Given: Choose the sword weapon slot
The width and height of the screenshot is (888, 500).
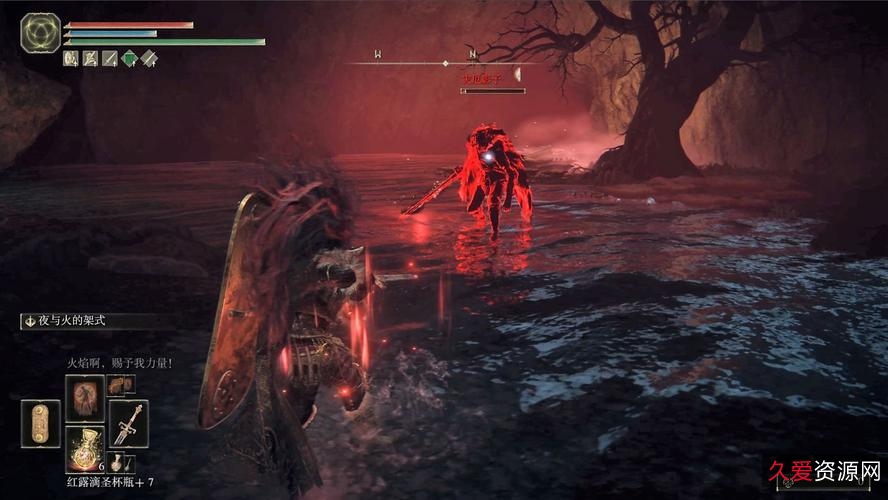Looking at the screenshot, I should click(128, 422).
